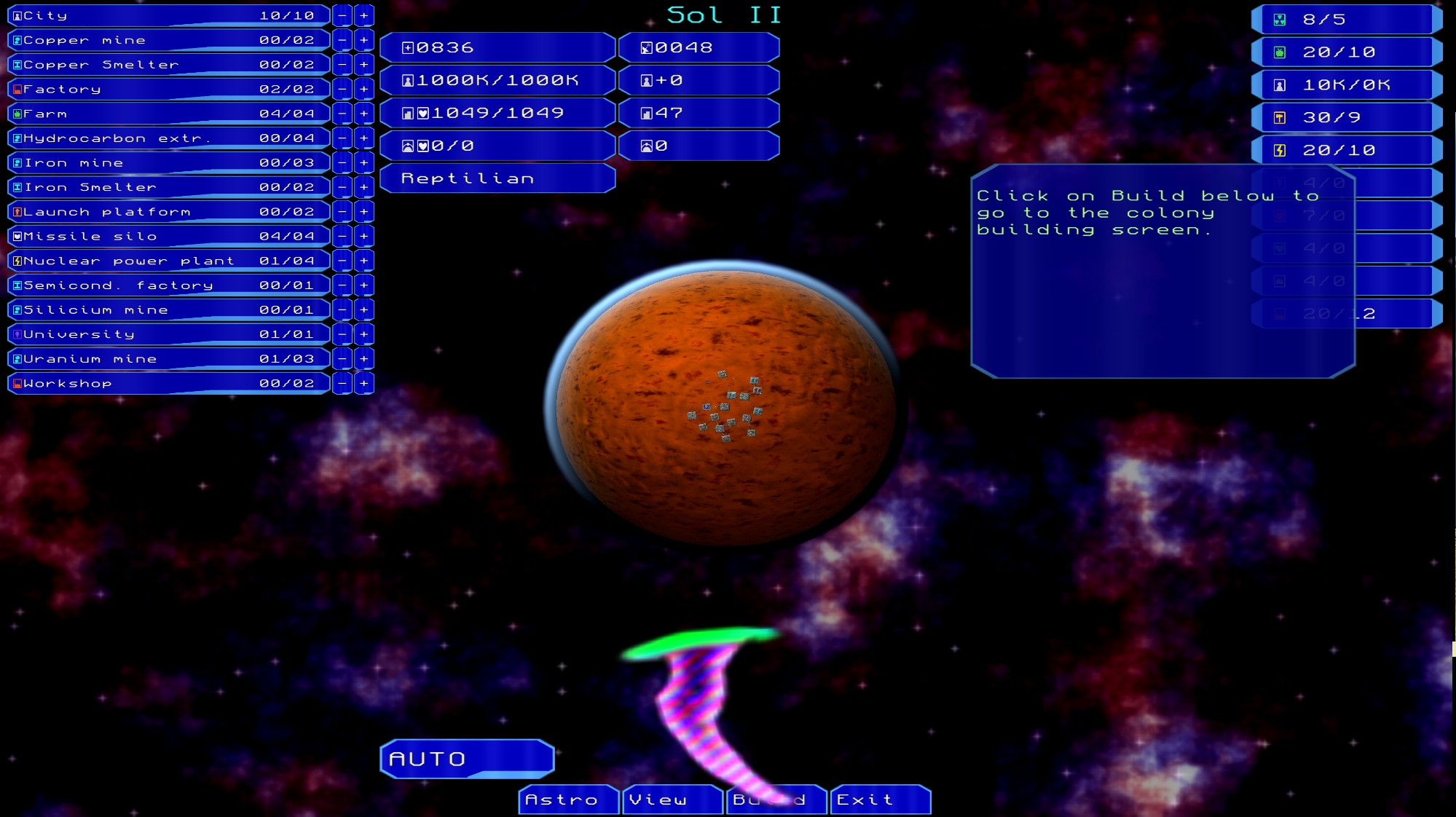Select the Hydrocarbon extr. row
The height and width of the screenshot is (817, 1456).
[x=168, y=138]
